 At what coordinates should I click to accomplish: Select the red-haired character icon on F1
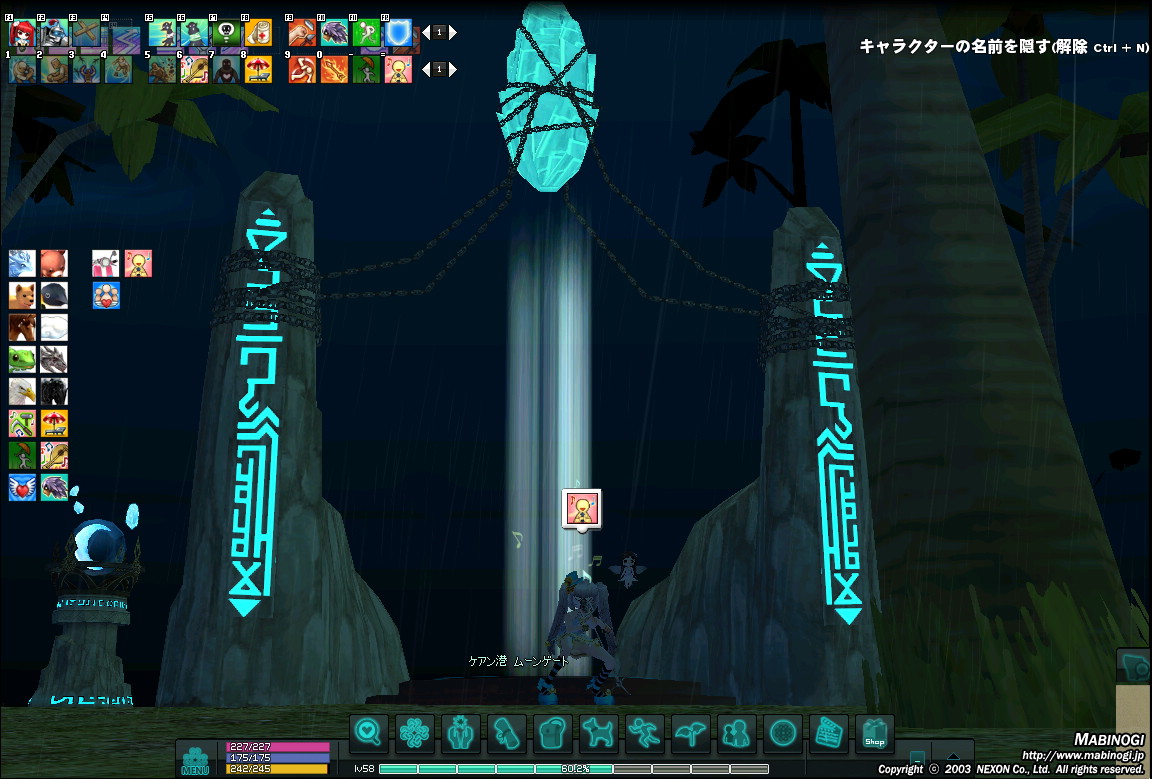pos(22,33)
